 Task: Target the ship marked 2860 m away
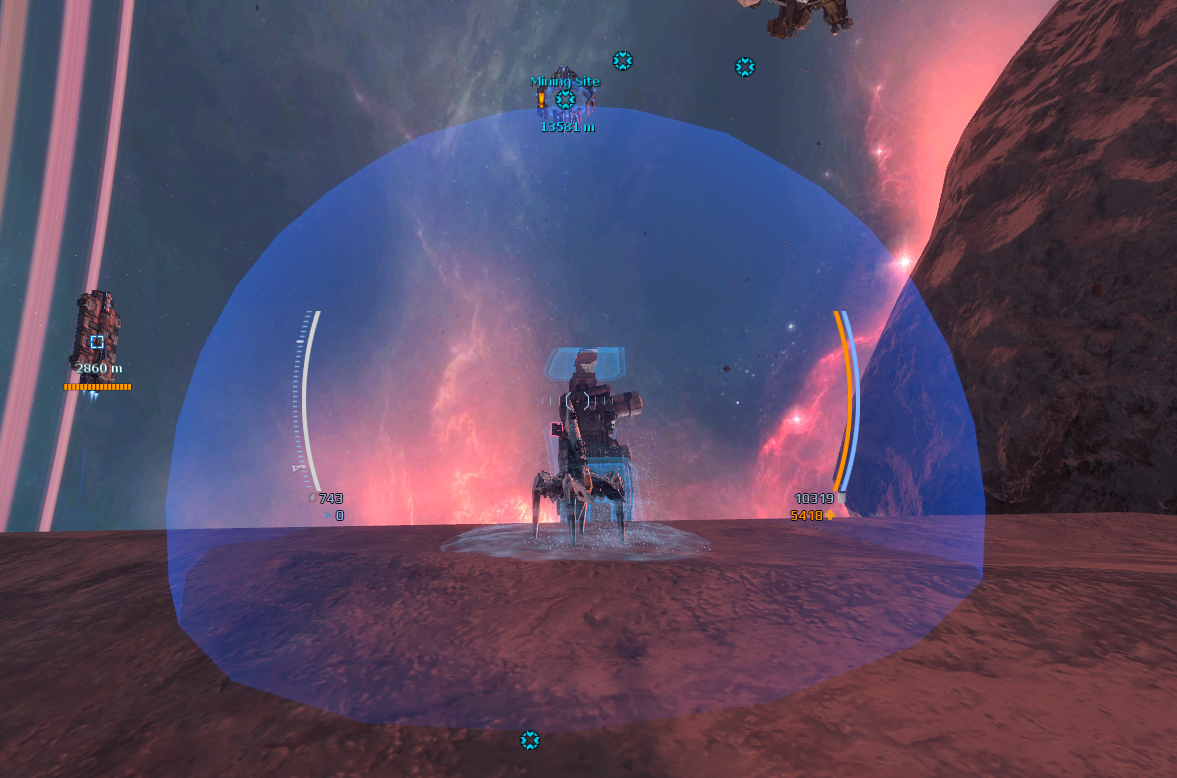[96, 340]
